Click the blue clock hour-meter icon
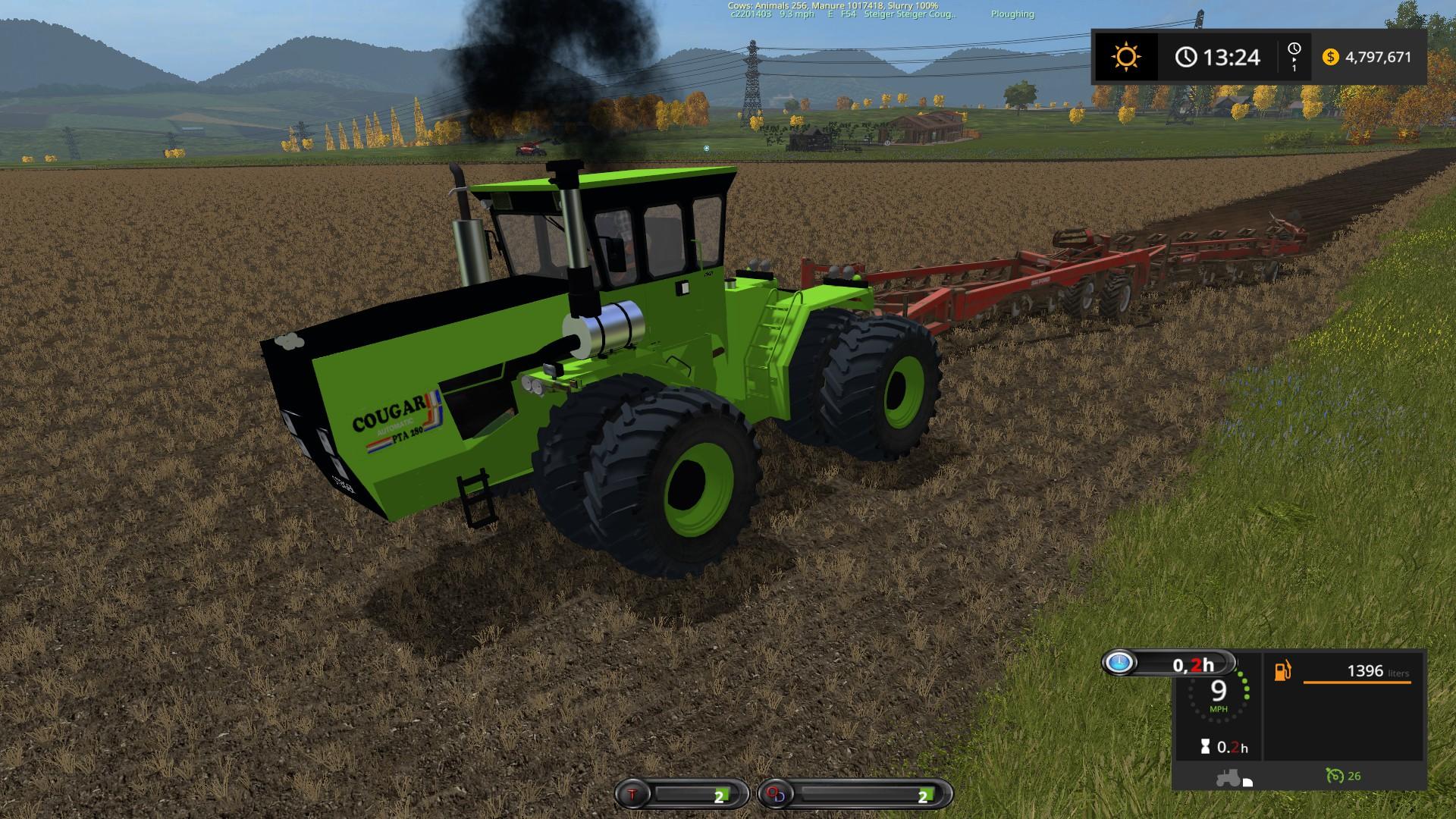The width and height of the screenshot is (1456, 819). point(1119,664)
